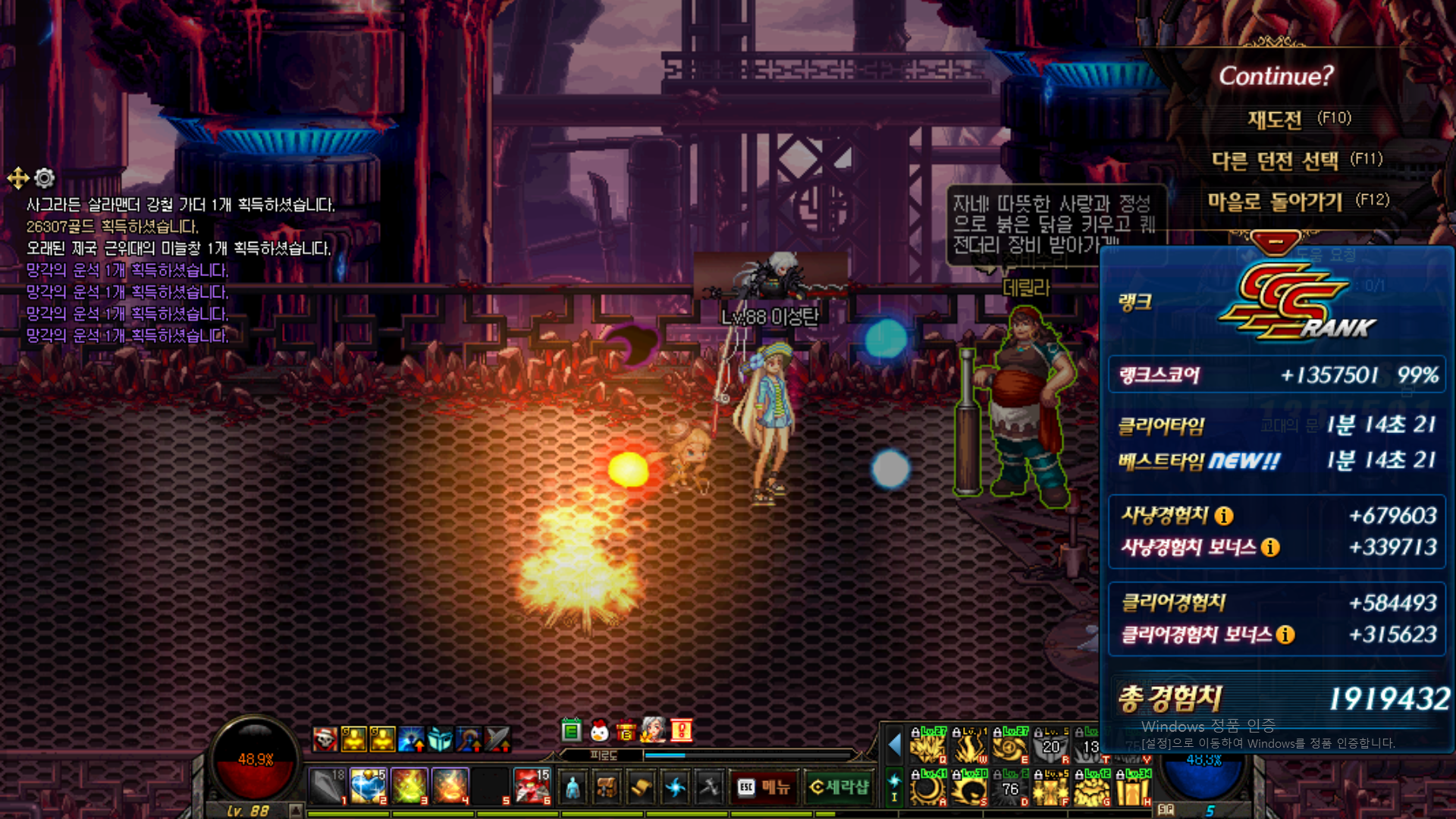Activate the crescent moon skill on A

click(x=927, y=789)
